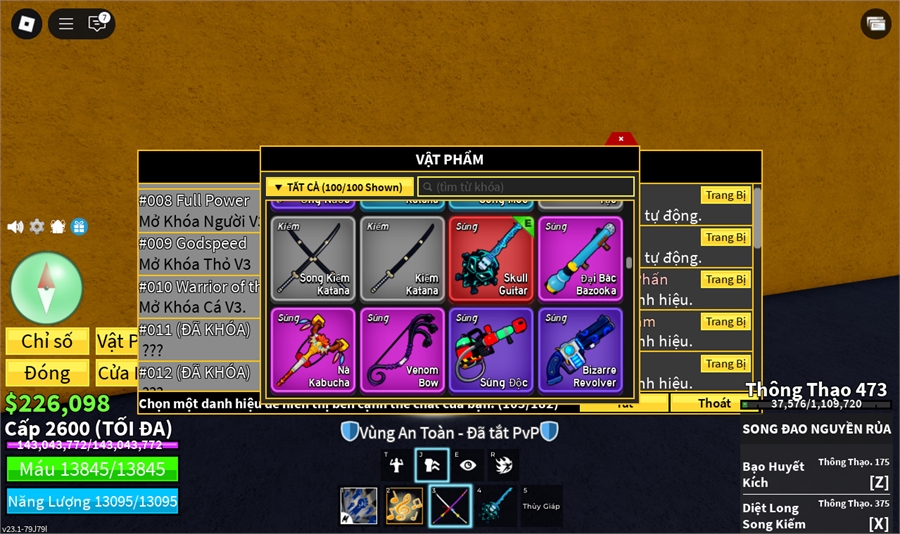Open the TẤT CẢ item filter dropdown
This screenshot has height=534, width=900.
[x=339, y=187]
